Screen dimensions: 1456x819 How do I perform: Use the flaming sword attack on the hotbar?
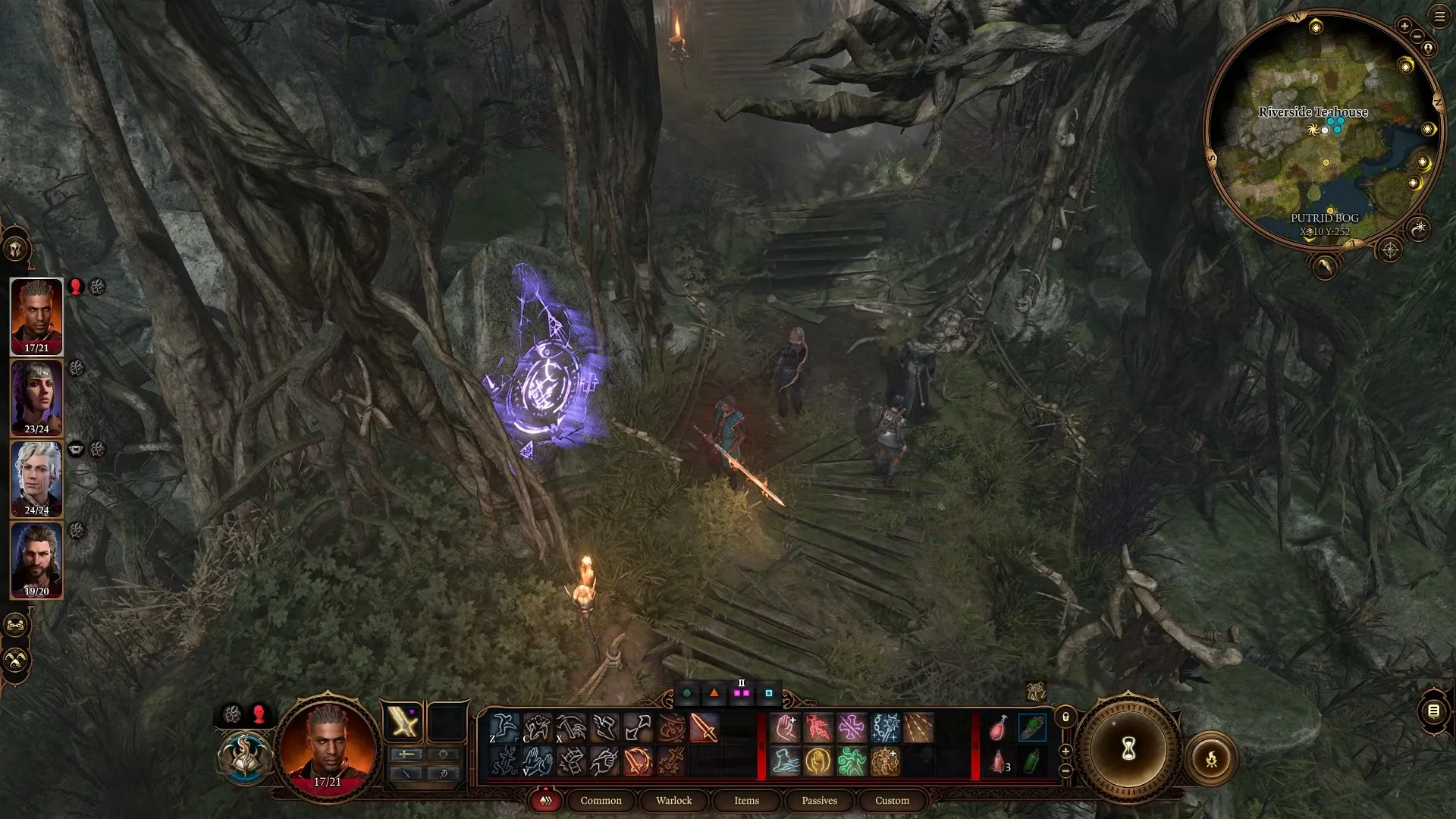[x=704, y=728]
